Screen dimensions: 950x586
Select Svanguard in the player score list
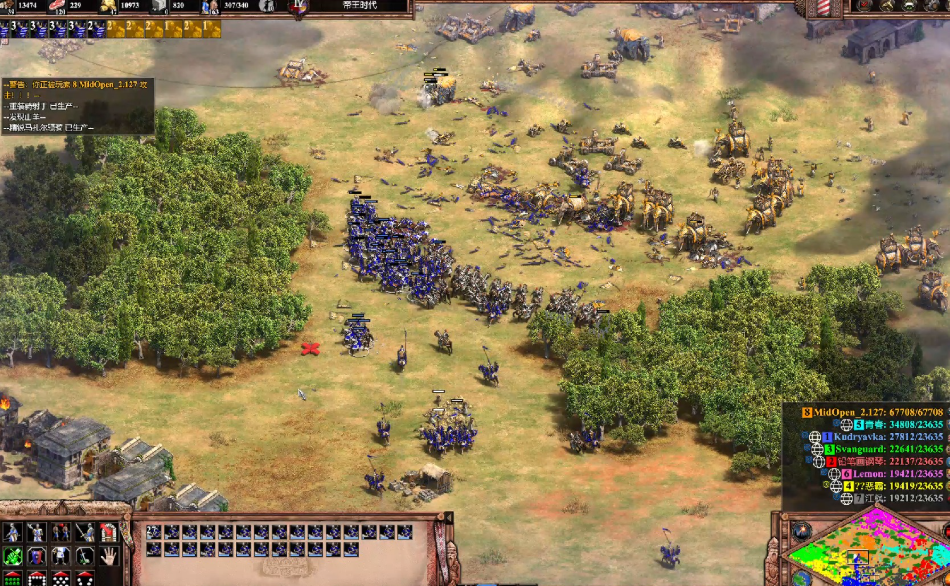pyautogui.click(x=880, y=449)
